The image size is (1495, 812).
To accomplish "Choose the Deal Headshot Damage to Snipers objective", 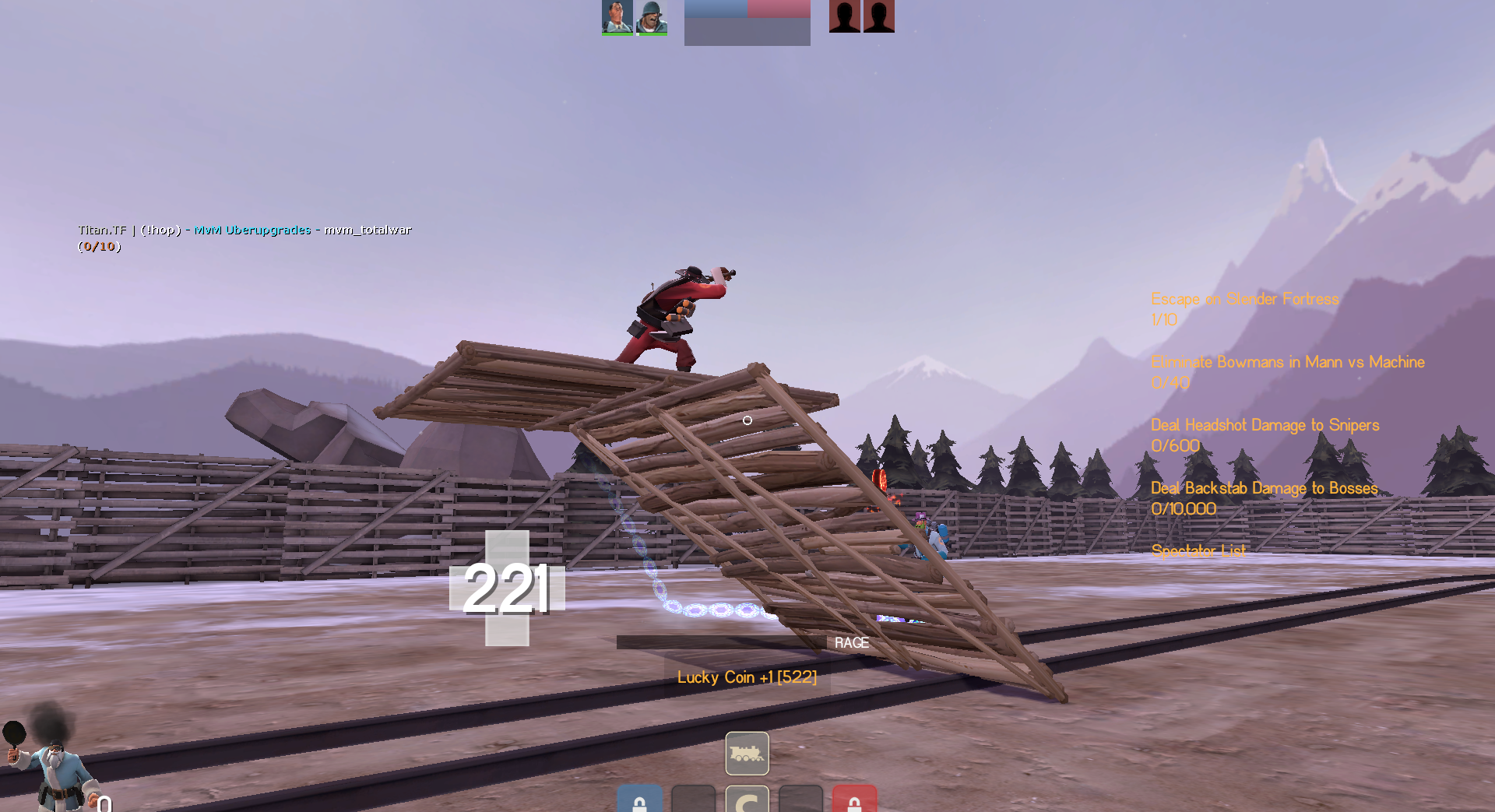I will point(1265,425).
